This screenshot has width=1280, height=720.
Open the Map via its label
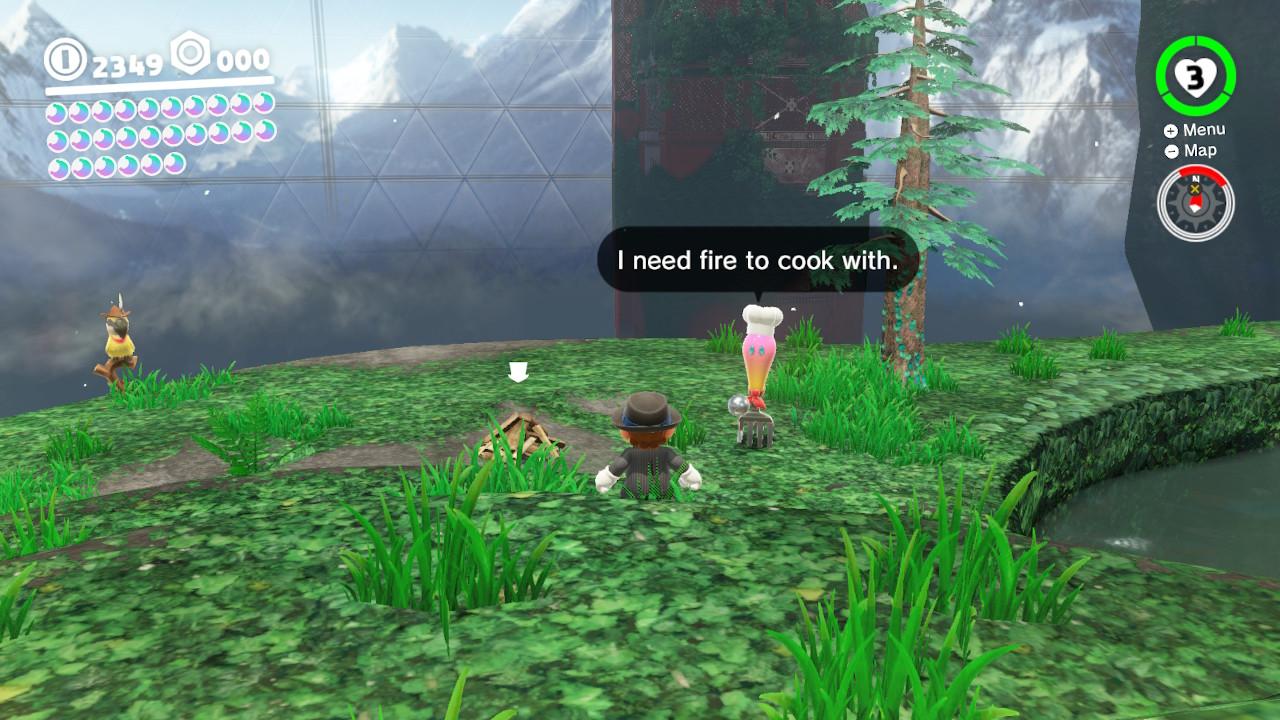1203,150
